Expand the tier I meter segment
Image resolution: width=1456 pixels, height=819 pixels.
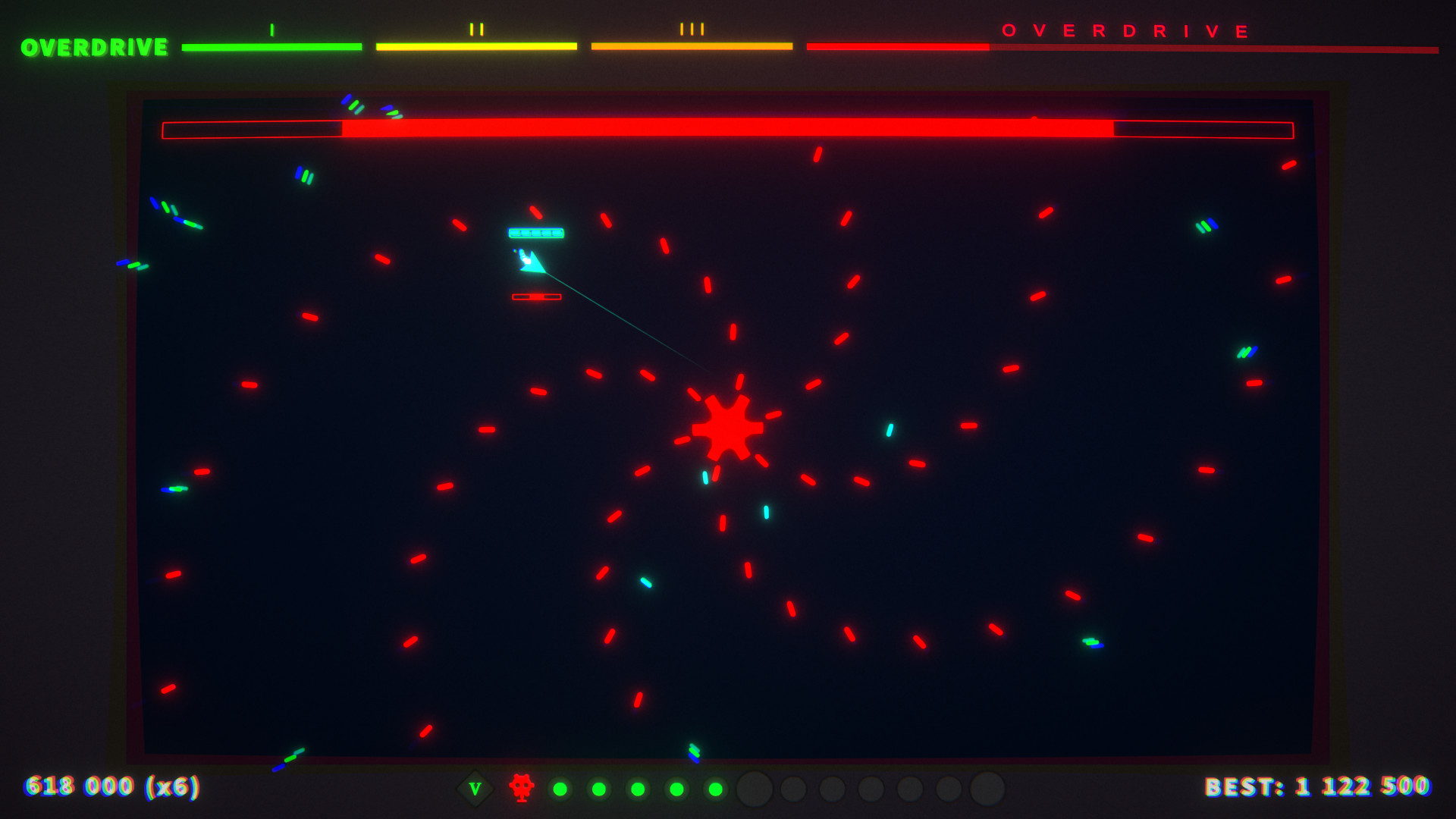point(271,46)
